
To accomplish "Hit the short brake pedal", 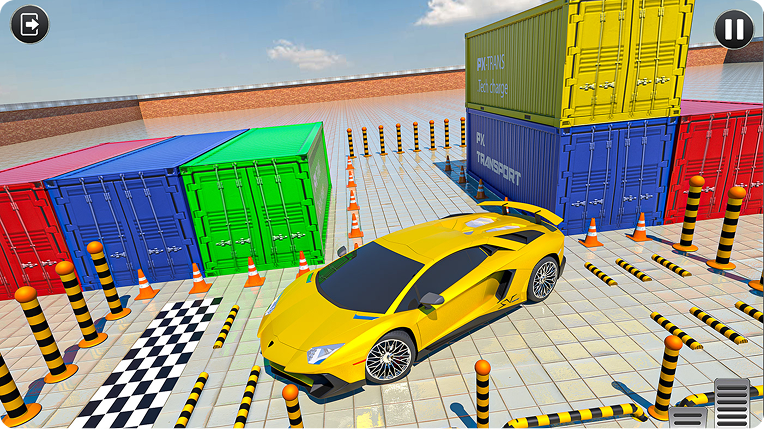I will pos(688,417).
